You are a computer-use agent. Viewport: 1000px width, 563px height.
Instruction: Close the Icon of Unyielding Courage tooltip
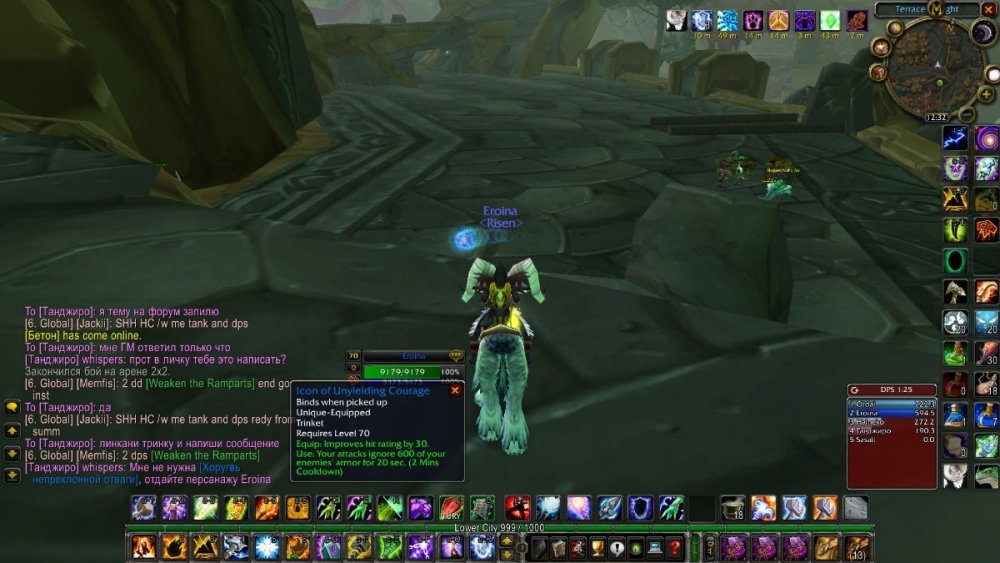pyautogui.click(x=455, y=390)
